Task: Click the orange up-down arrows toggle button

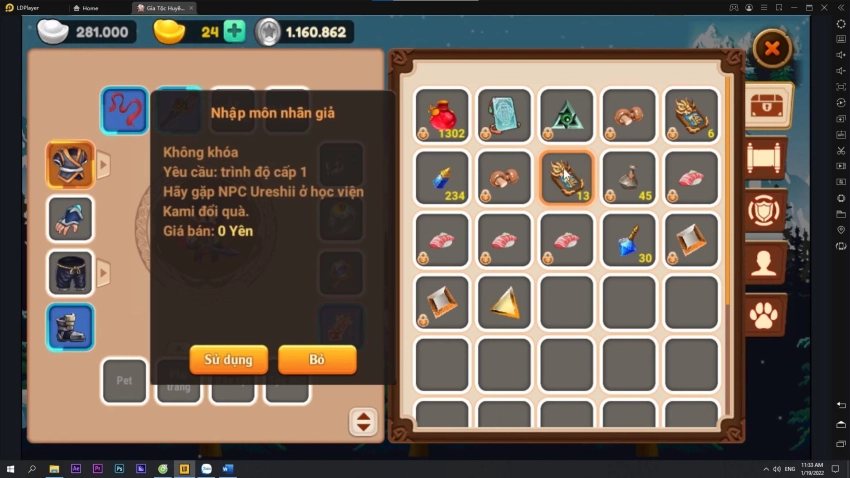Action: pos(363,422)
